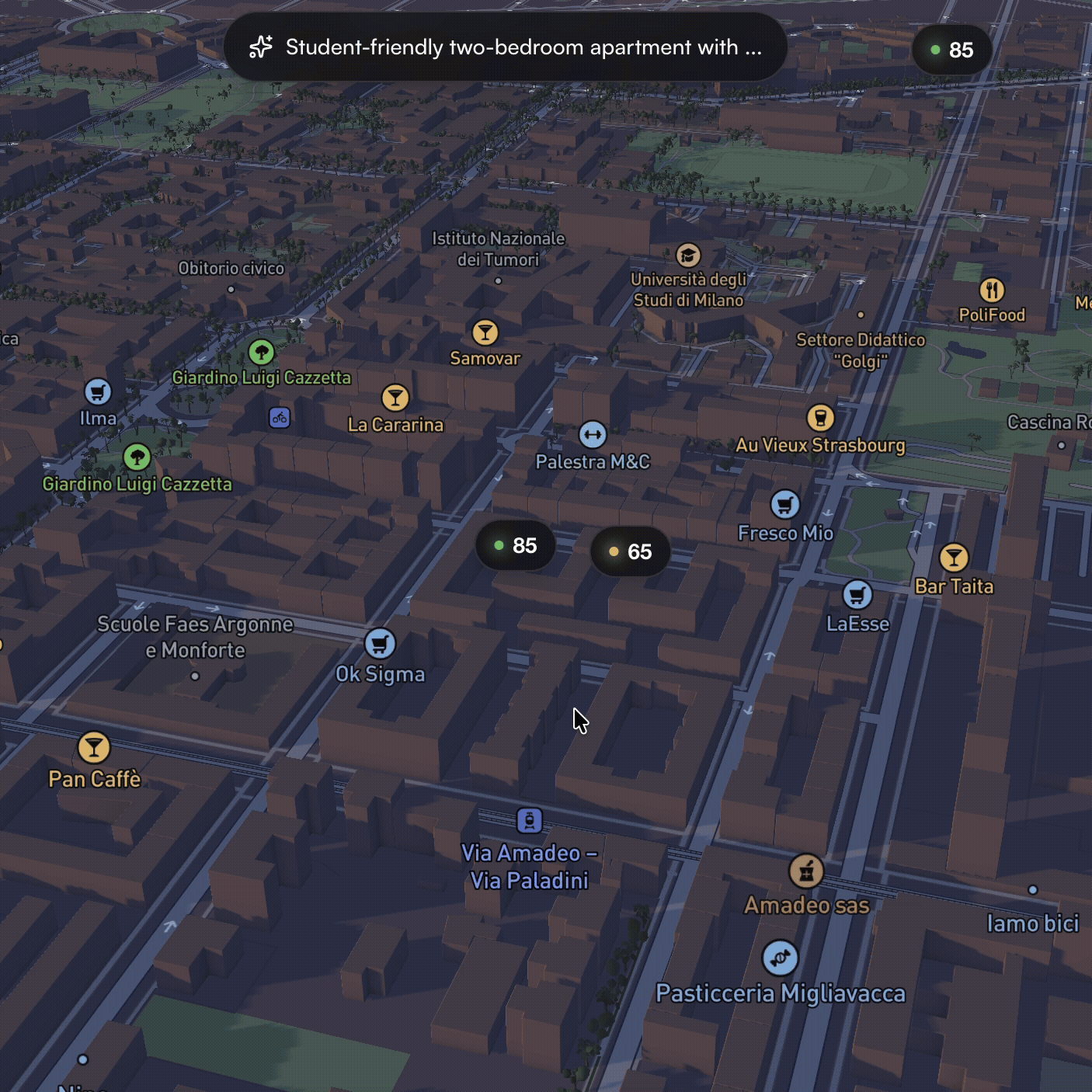
Task: Click the bike-sharing icon near La Cararina
Action: point(278,418)
